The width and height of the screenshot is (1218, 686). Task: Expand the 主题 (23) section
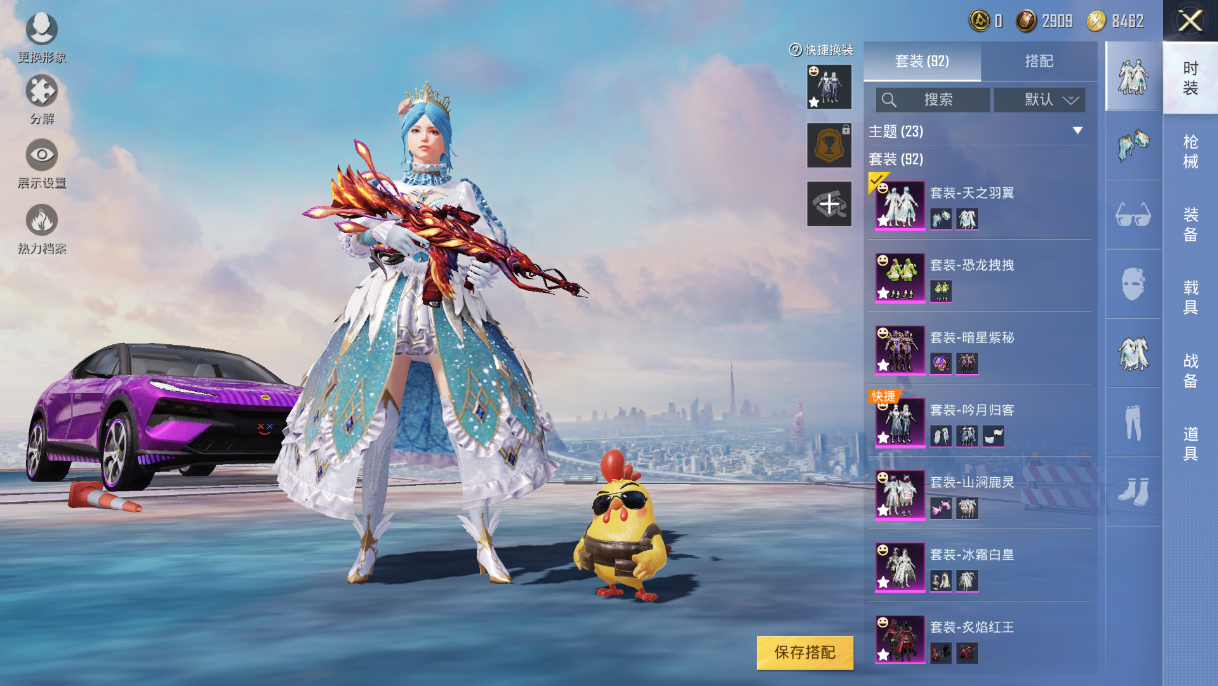(x=1077, y=131)
